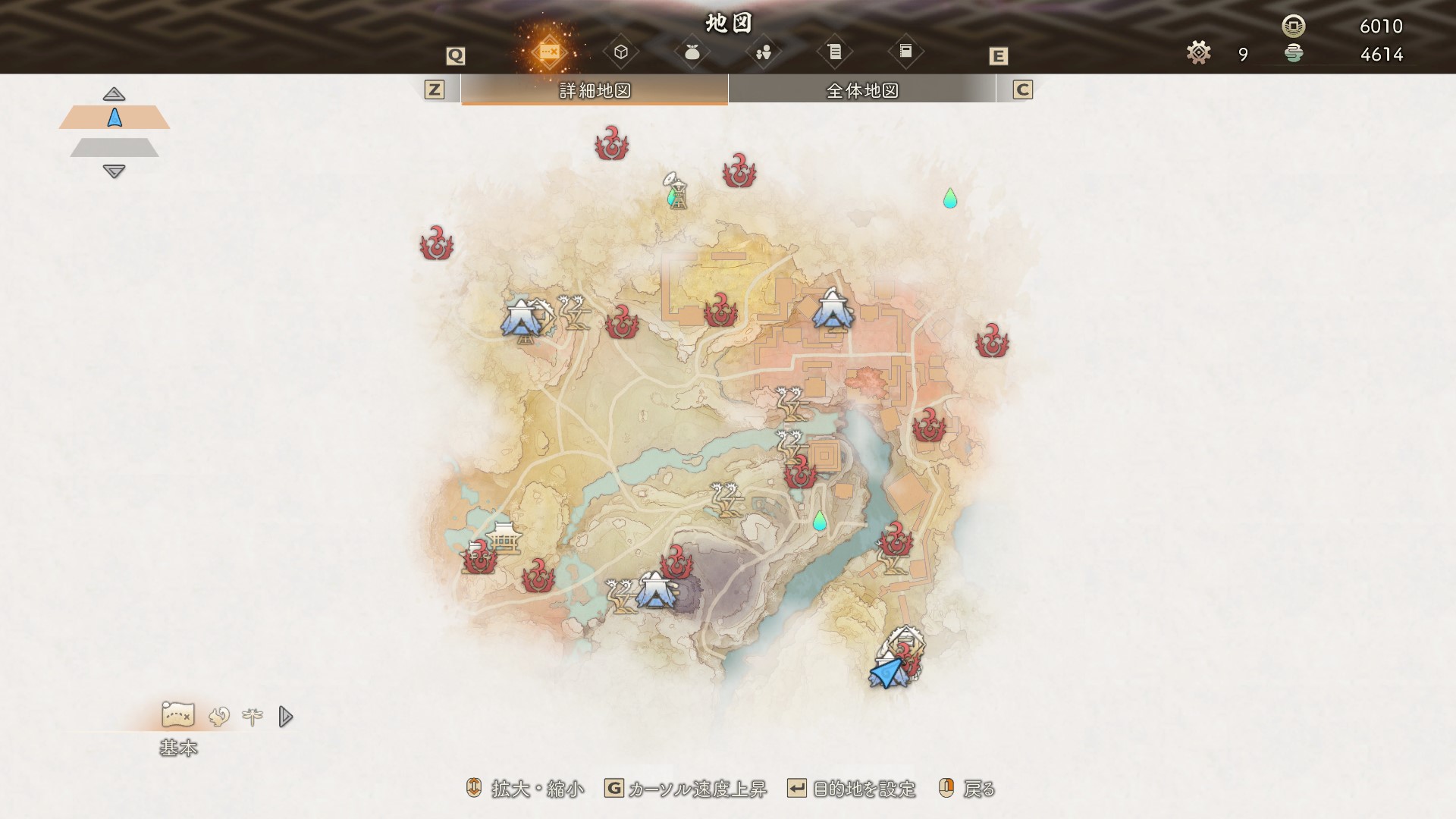Select the teal droplet marker in the fog

(949, 199)
